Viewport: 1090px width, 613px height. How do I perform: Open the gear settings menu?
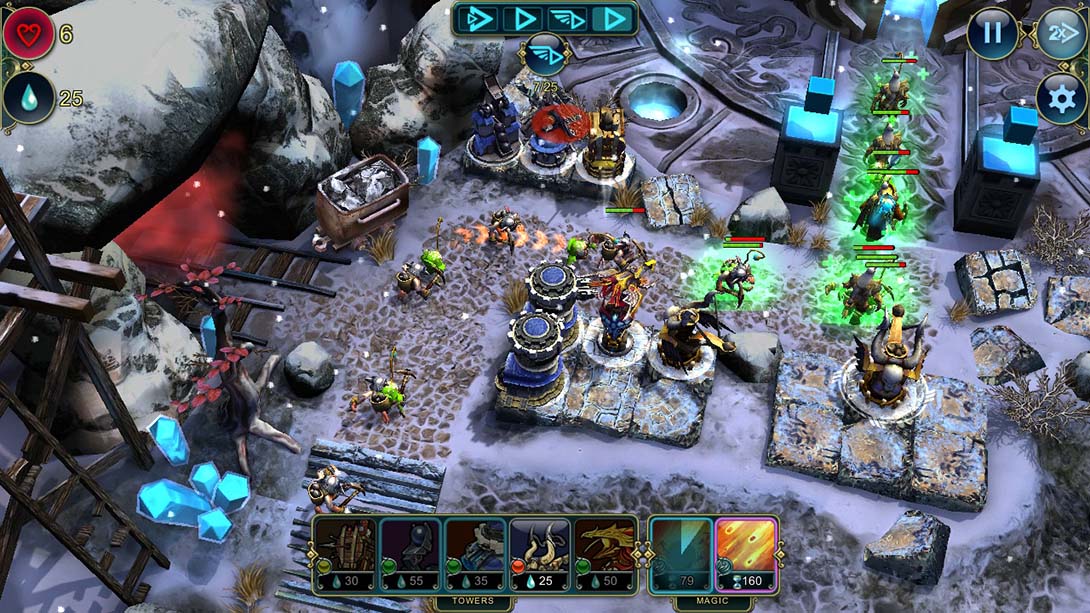(x=1060, y=97)
